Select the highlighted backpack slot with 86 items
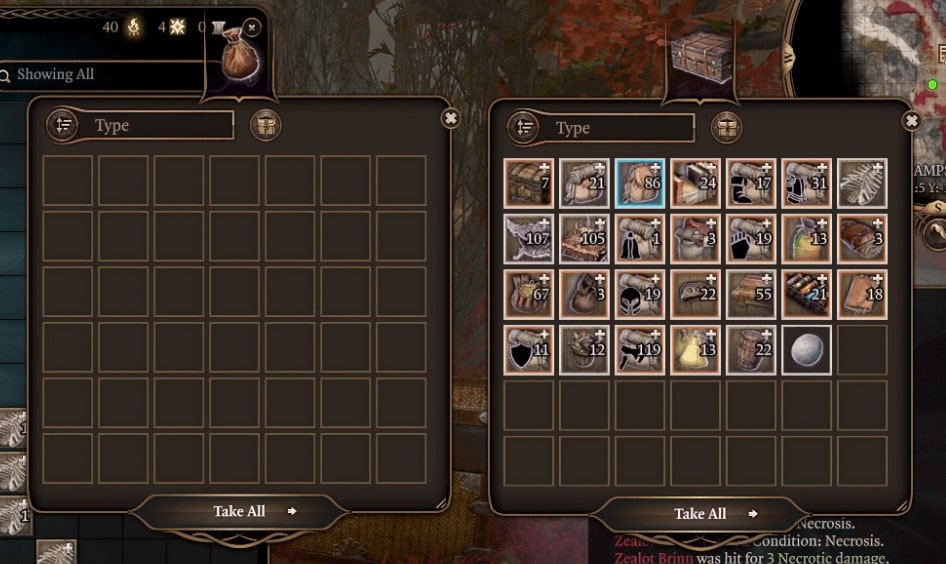The height and width of the screenshot is (564, 946). (x=640, y=183)
